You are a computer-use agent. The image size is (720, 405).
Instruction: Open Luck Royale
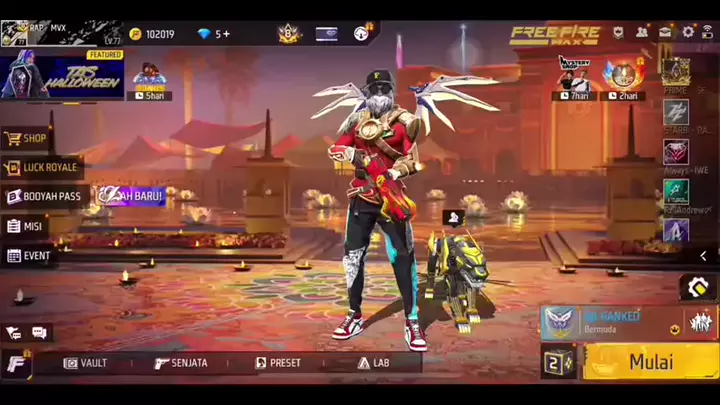42,167
